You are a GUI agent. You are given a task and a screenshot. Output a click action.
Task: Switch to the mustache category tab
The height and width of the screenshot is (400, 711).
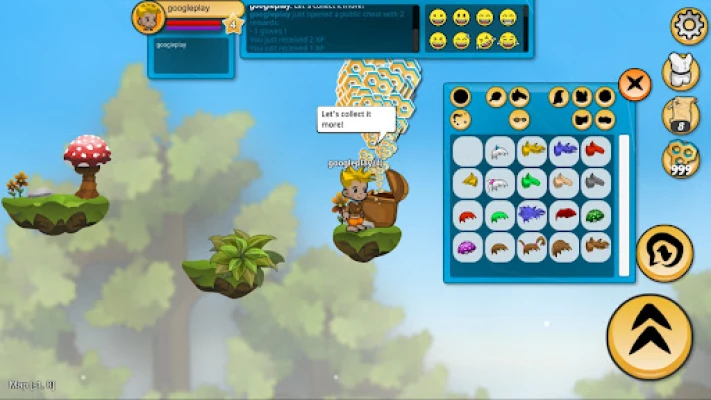coord(606,120)
